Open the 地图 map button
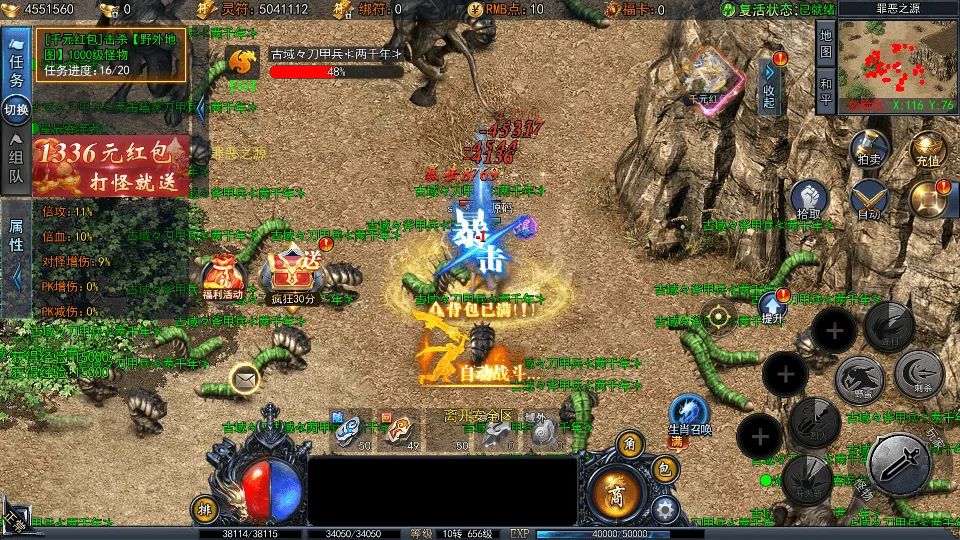Image resolution: width=960 pixels, height=540 pixels. pyautogui.click(x=826, y=42)
